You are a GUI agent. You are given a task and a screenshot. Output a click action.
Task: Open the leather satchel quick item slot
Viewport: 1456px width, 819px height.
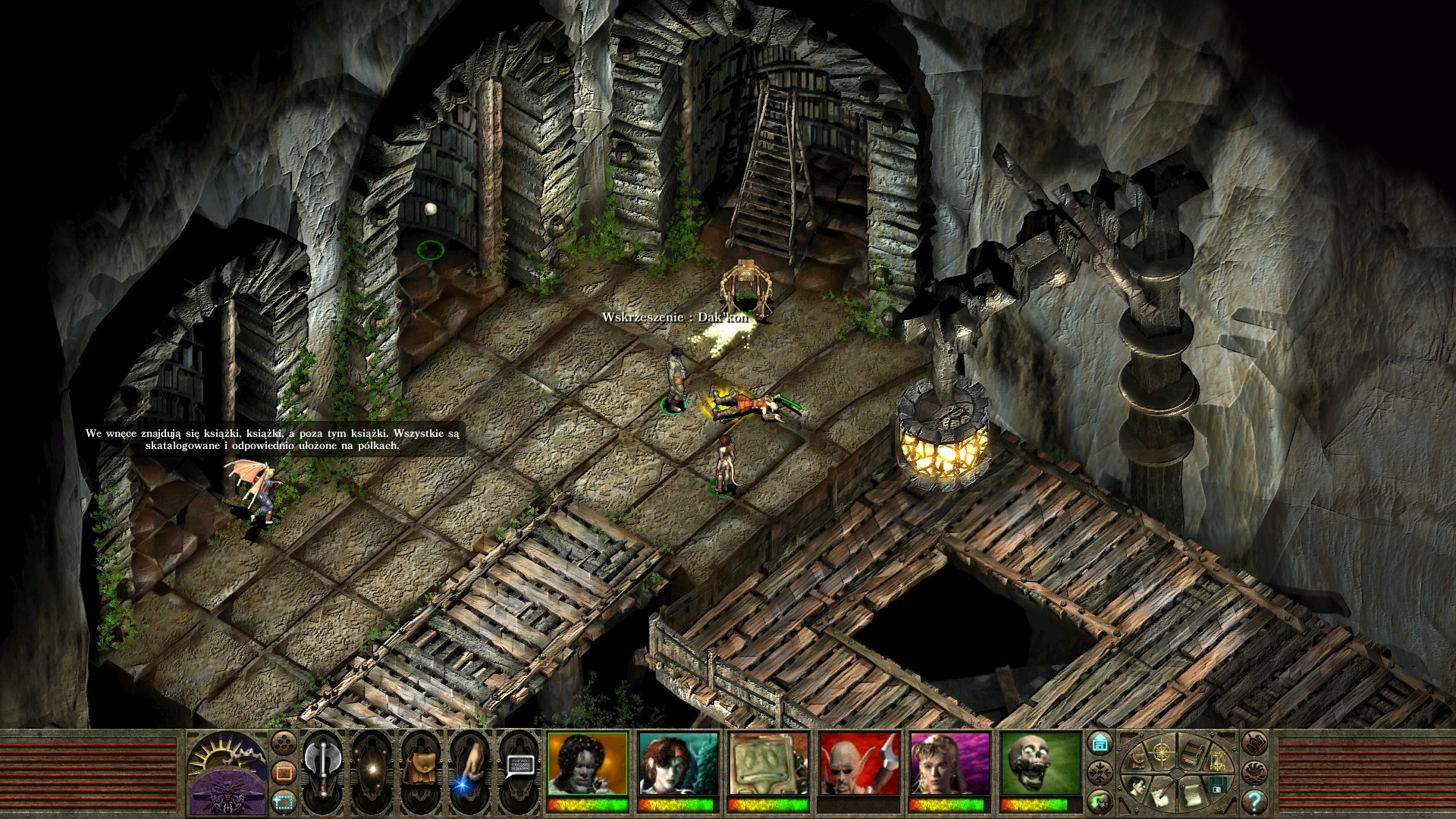point(419,769)
